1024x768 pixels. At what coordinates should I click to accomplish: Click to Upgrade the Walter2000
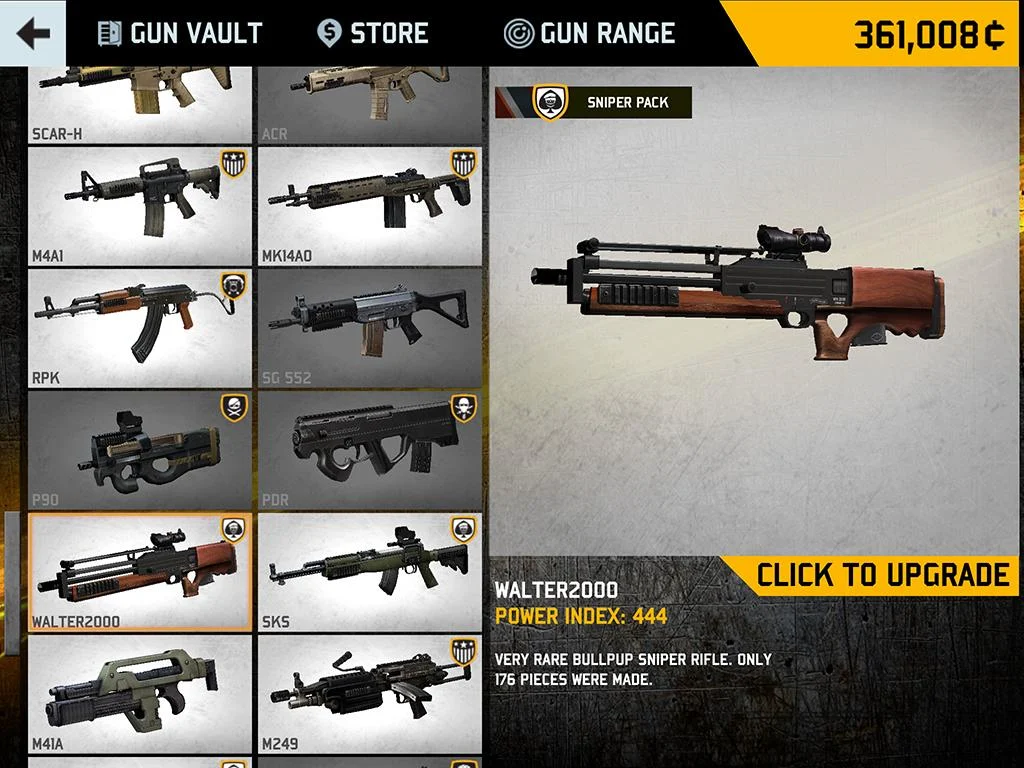[882, 575]
